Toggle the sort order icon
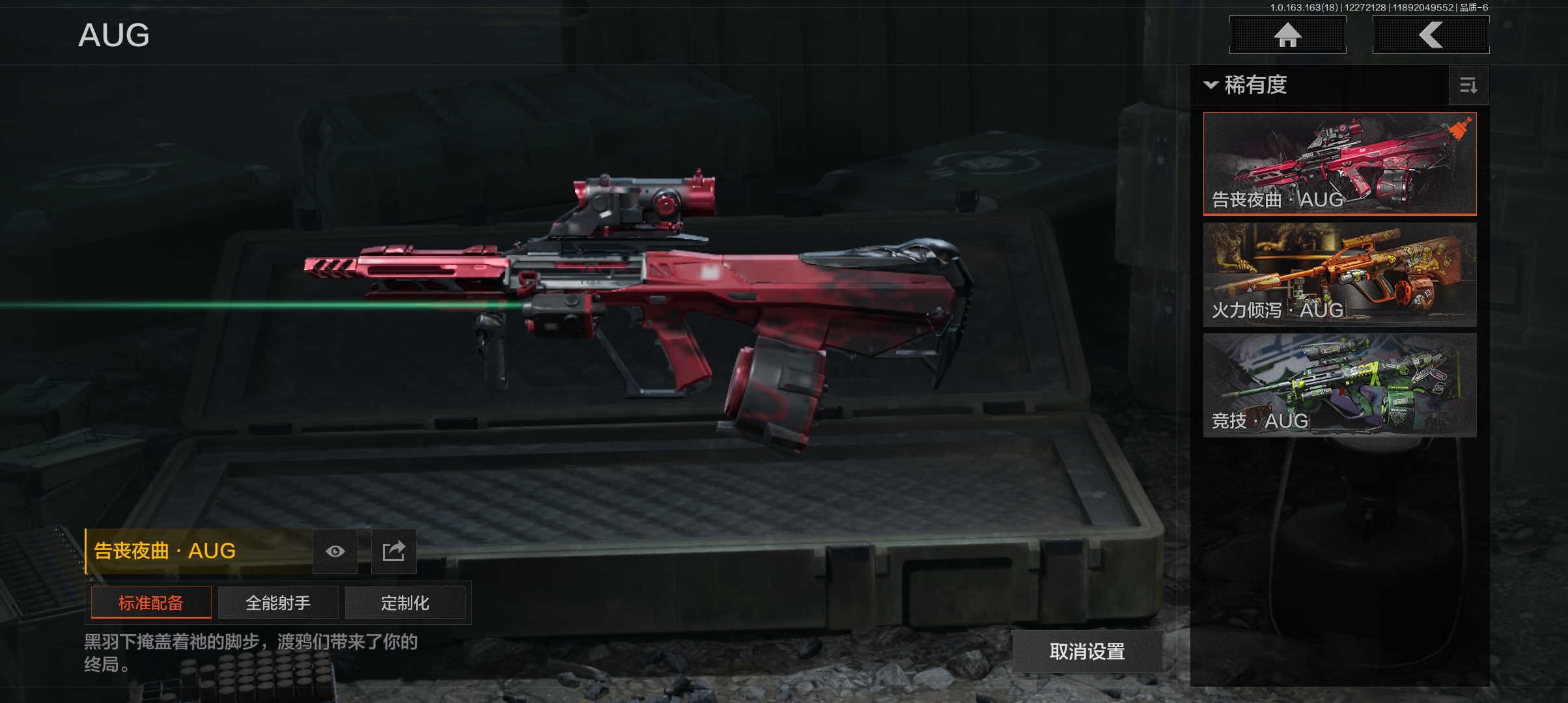 [x=1468, y=85]
